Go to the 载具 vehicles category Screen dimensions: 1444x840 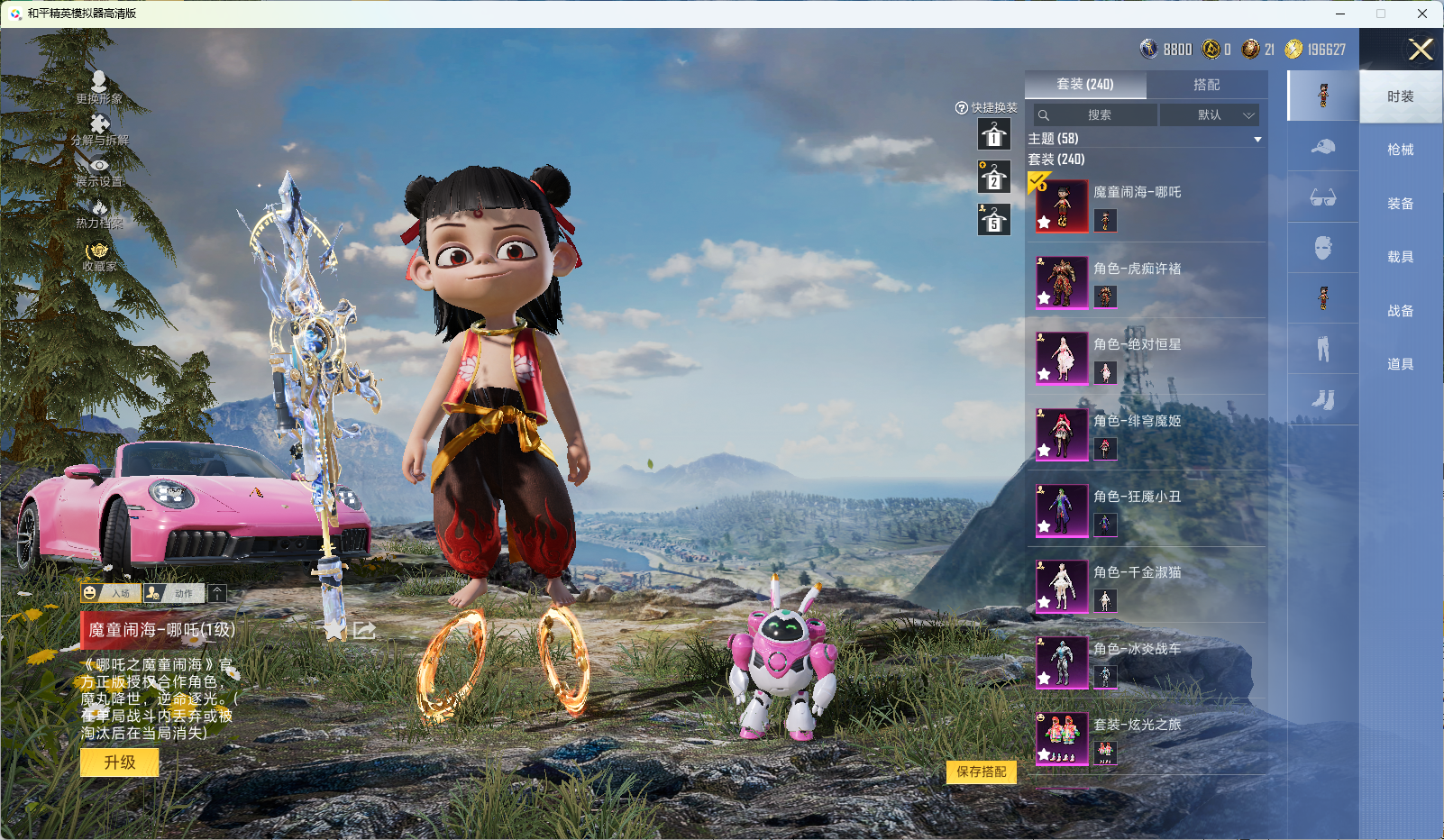tap(1400, 257)
